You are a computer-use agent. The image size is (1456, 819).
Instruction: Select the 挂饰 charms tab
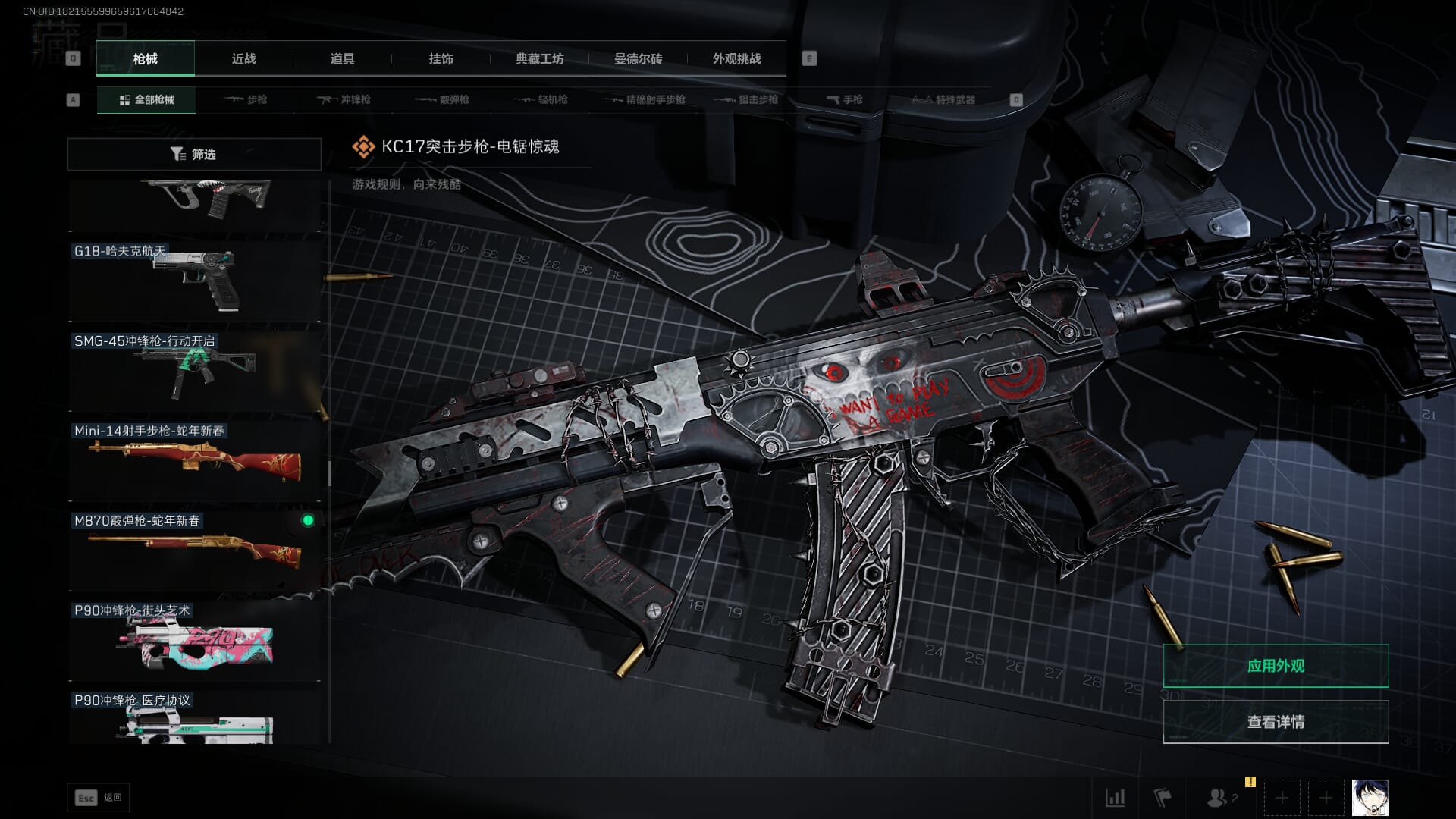tap(441, 59)
